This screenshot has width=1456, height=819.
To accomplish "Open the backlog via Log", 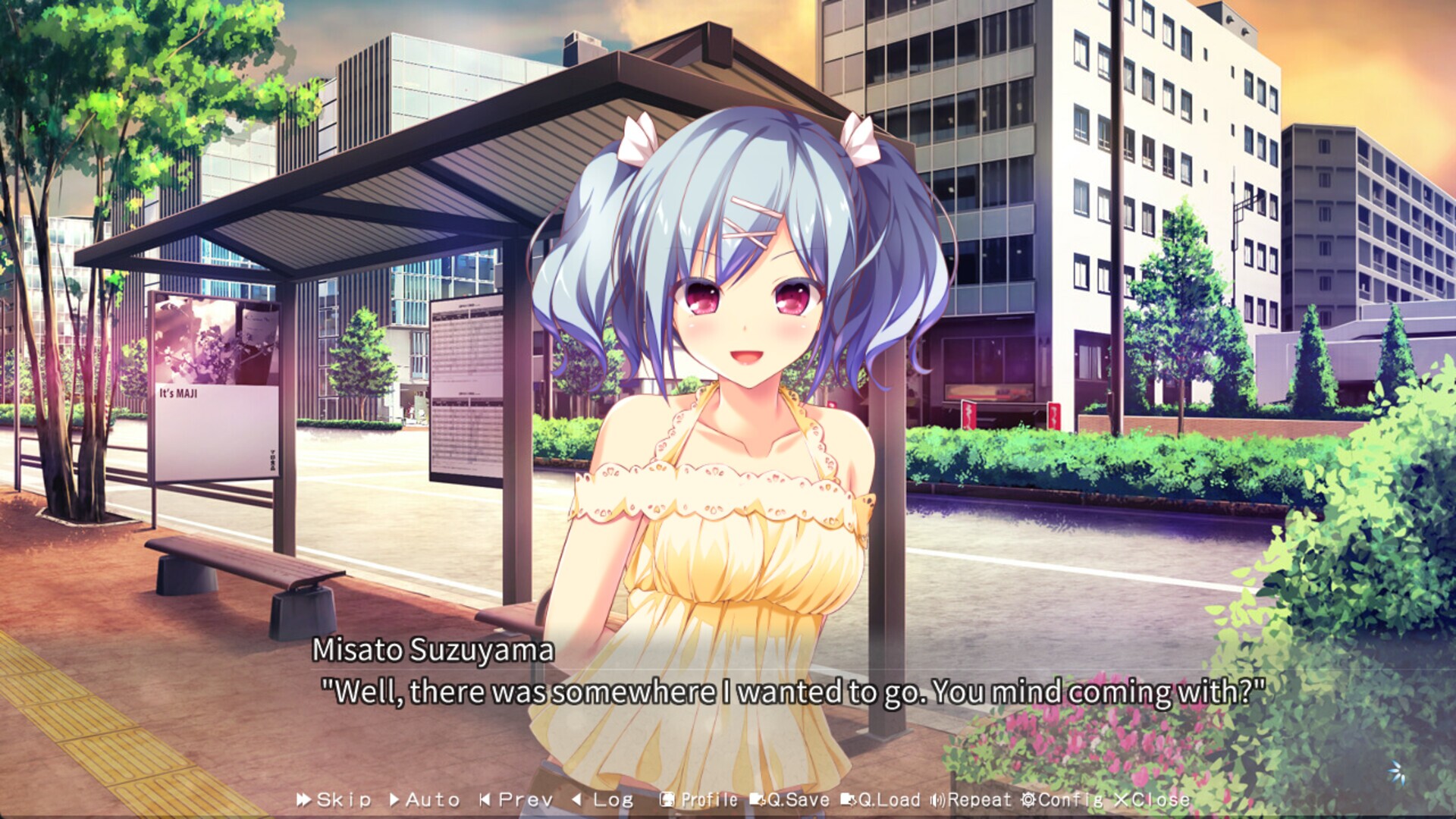I will click(x=605, y=799).
